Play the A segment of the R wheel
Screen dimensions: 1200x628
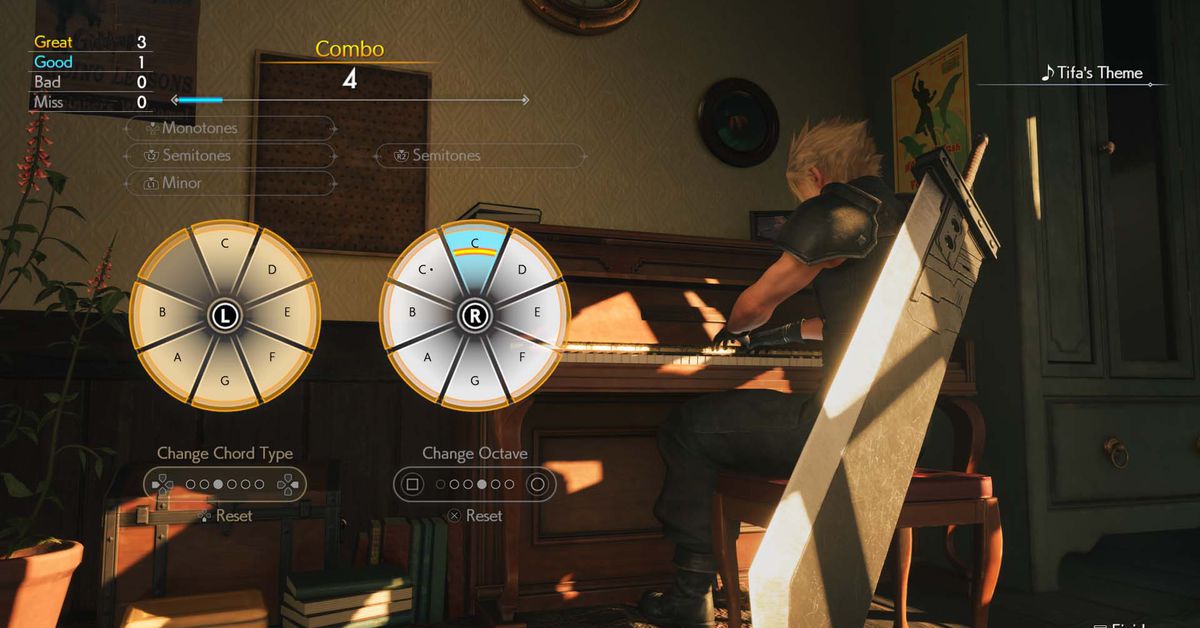[x=428, y=357]
